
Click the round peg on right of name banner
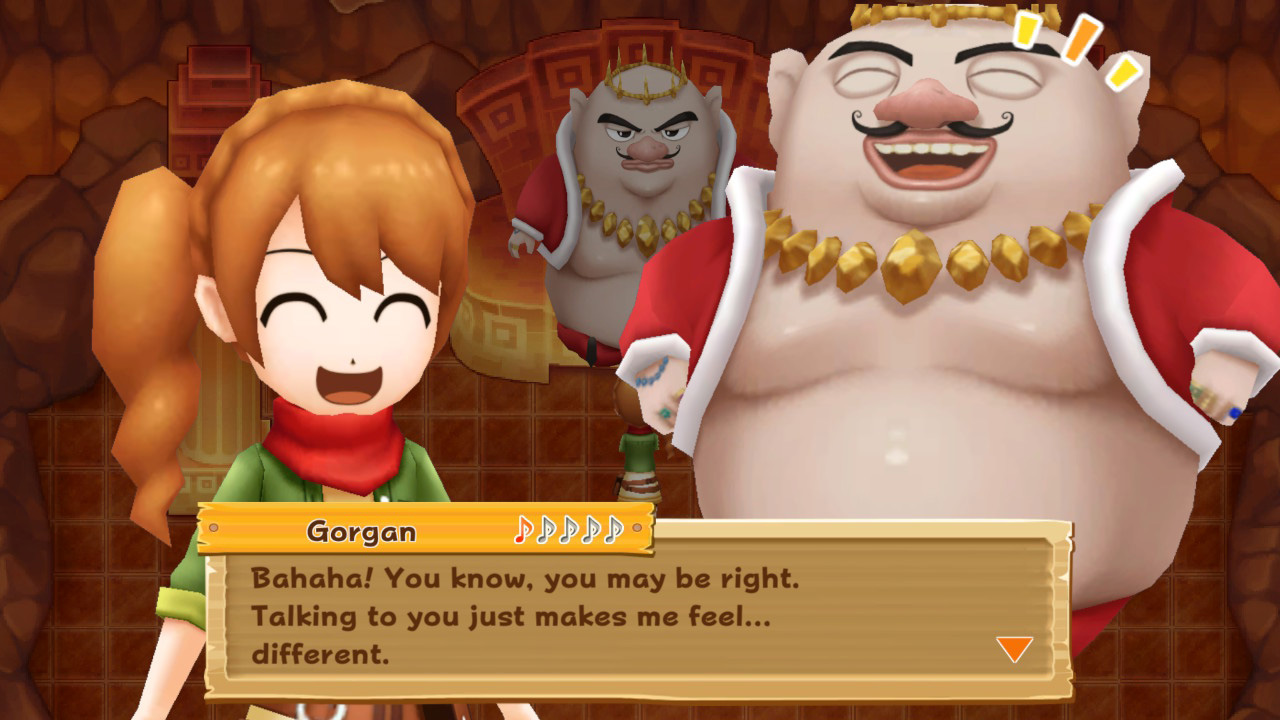[636, 528]
